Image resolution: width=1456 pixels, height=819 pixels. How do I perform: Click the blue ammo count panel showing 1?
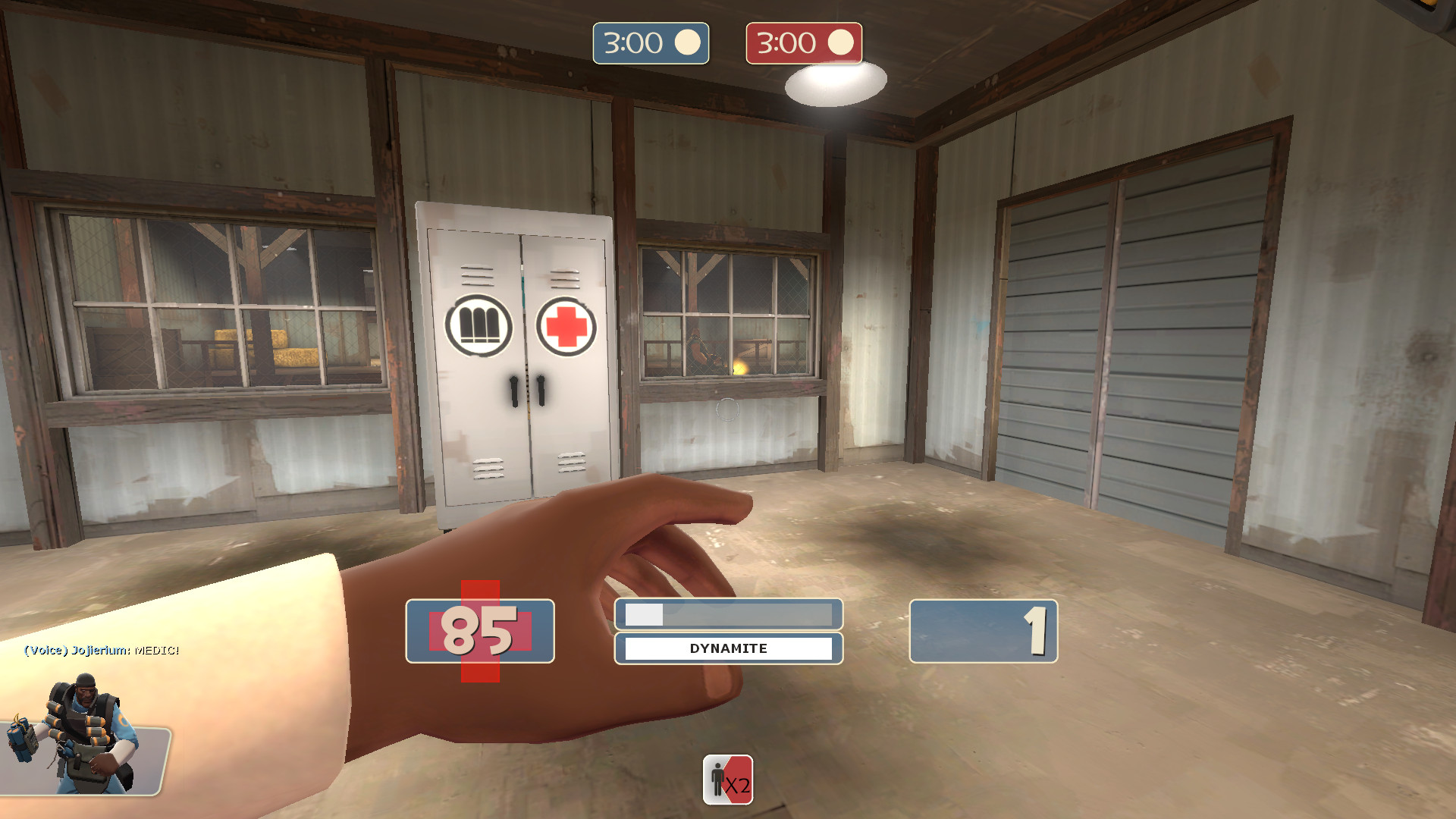982,631
